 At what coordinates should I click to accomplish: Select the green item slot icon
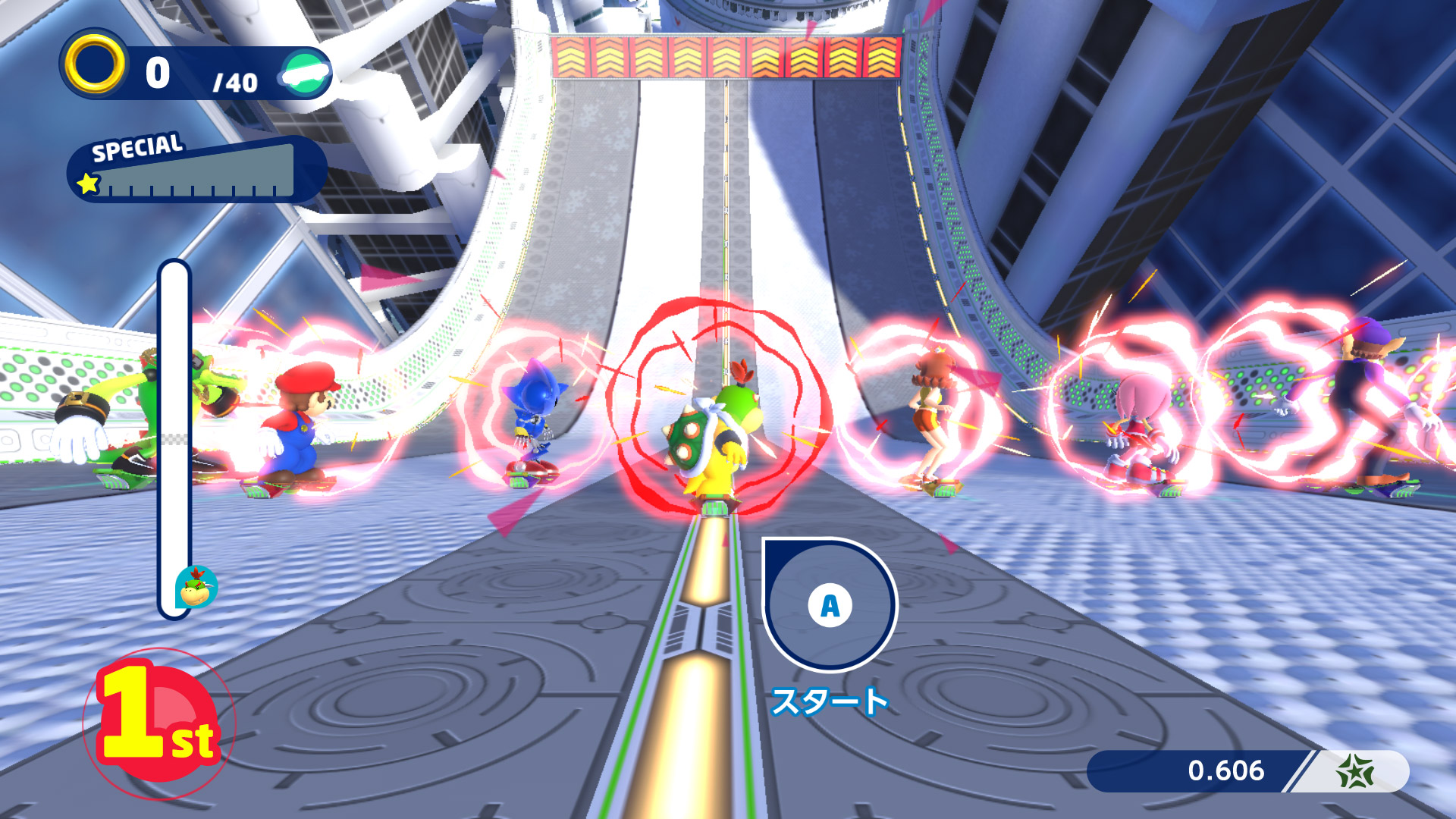click(306, 73)
